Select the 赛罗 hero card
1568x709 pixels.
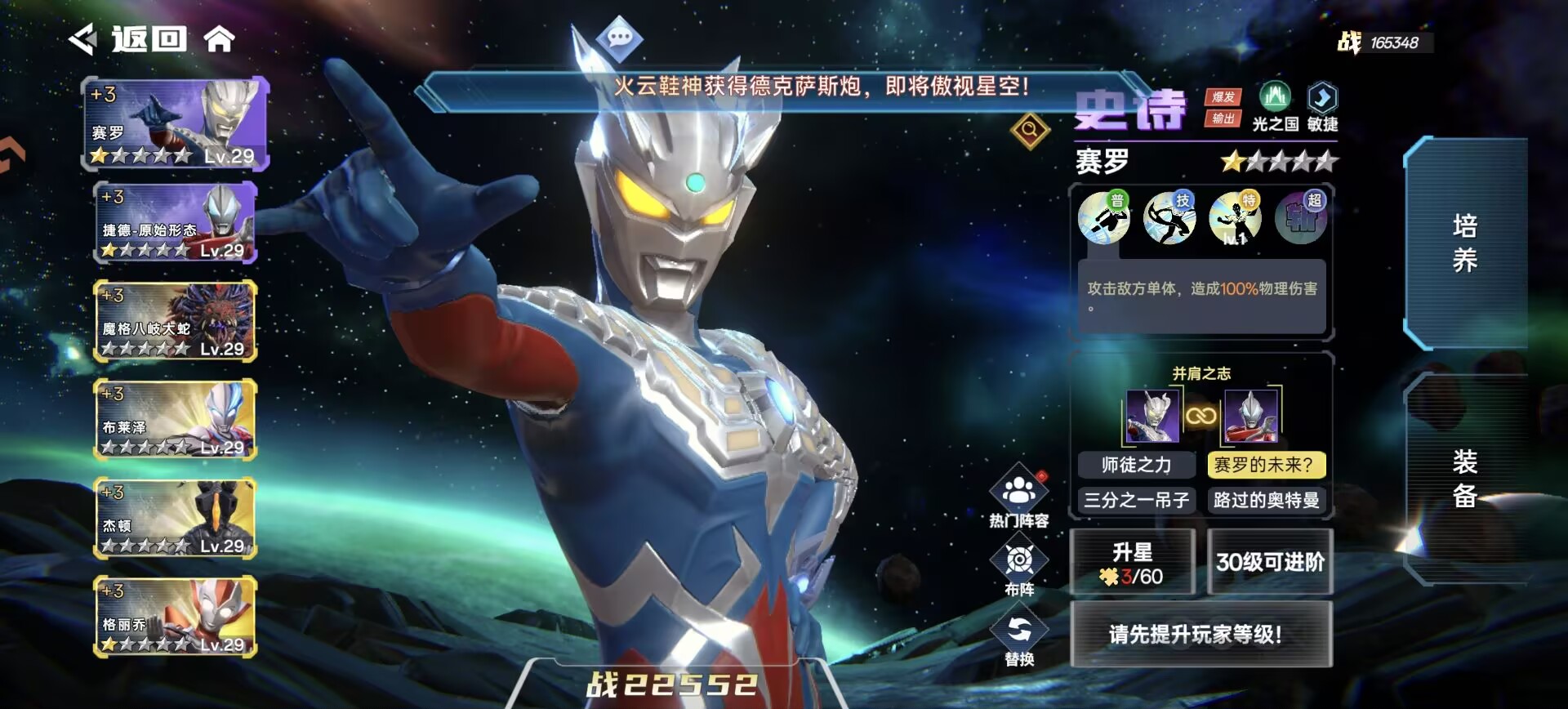click(x=176, y=123)
